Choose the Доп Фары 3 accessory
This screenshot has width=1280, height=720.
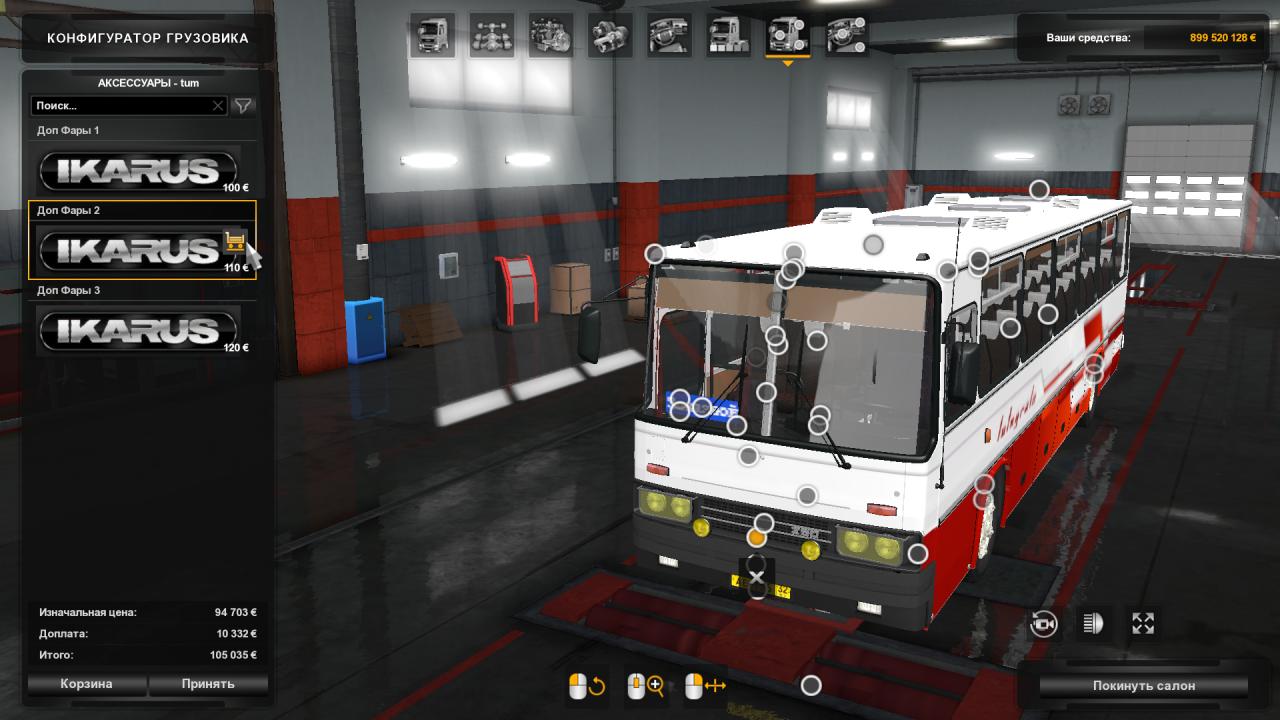(x=138, y=330)
